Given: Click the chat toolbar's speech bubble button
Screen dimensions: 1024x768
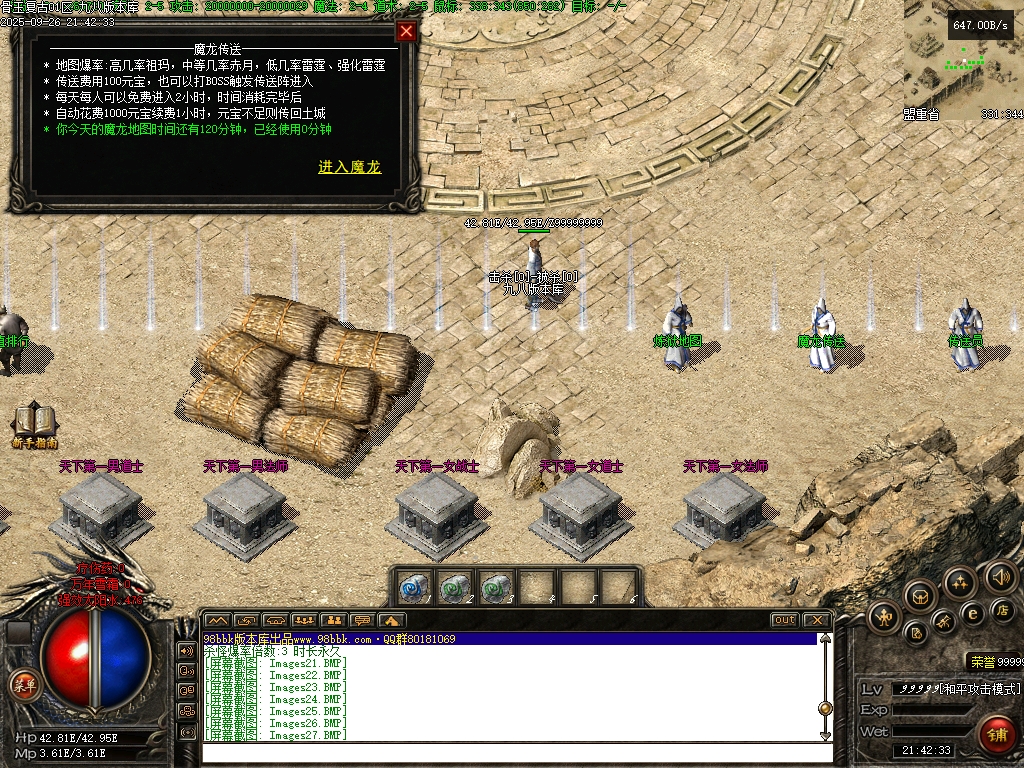Looking at the screenshot, I should pos(363,620).
